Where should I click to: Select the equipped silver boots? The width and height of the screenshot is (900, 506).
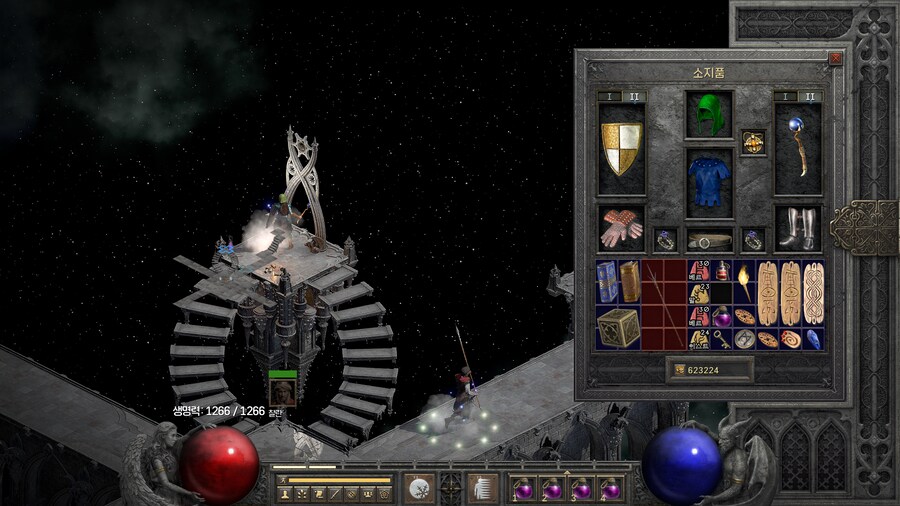[x=797, y=229]
